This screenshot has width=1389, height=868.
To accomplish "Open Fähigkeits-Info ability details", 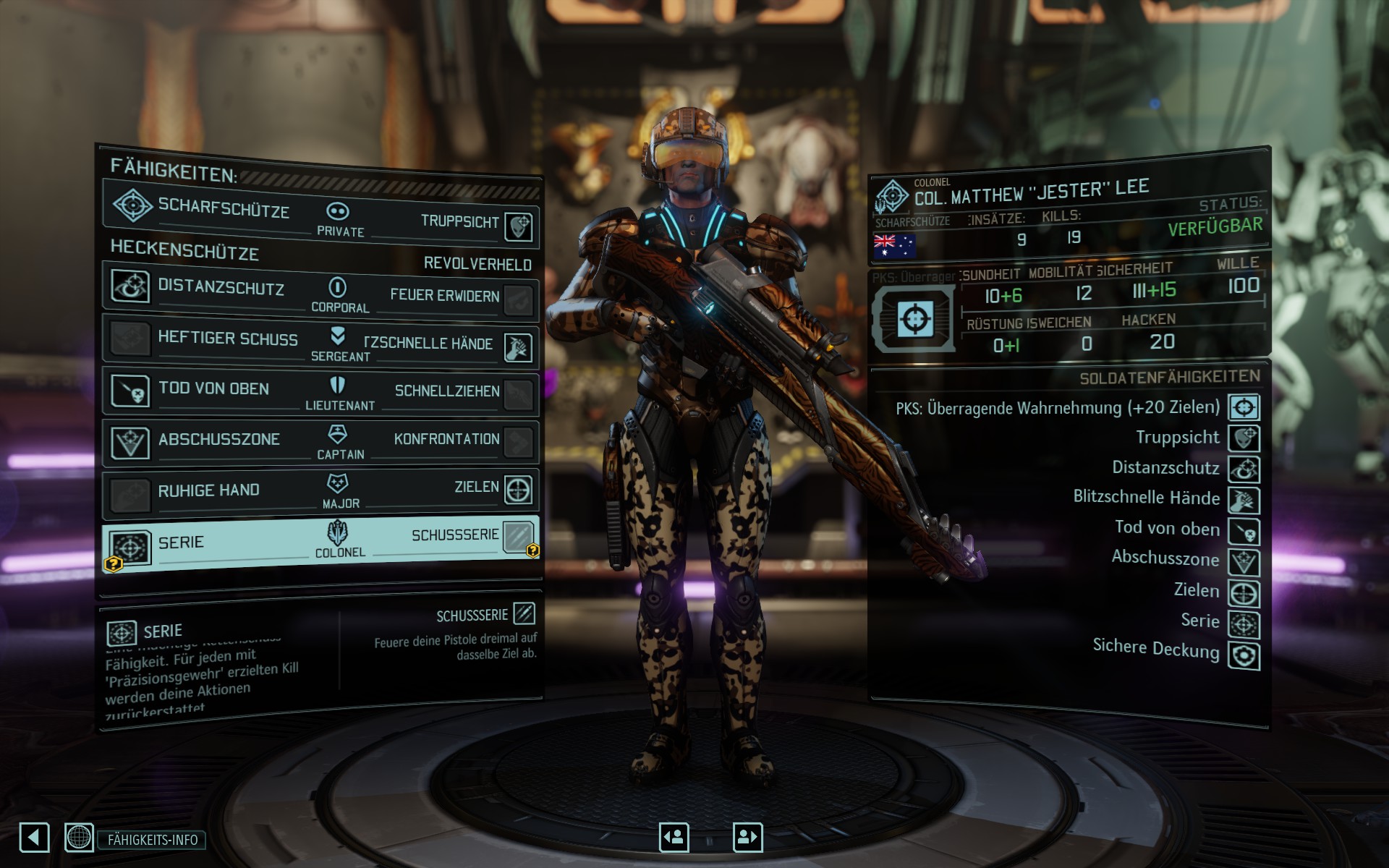I will 152,840.
